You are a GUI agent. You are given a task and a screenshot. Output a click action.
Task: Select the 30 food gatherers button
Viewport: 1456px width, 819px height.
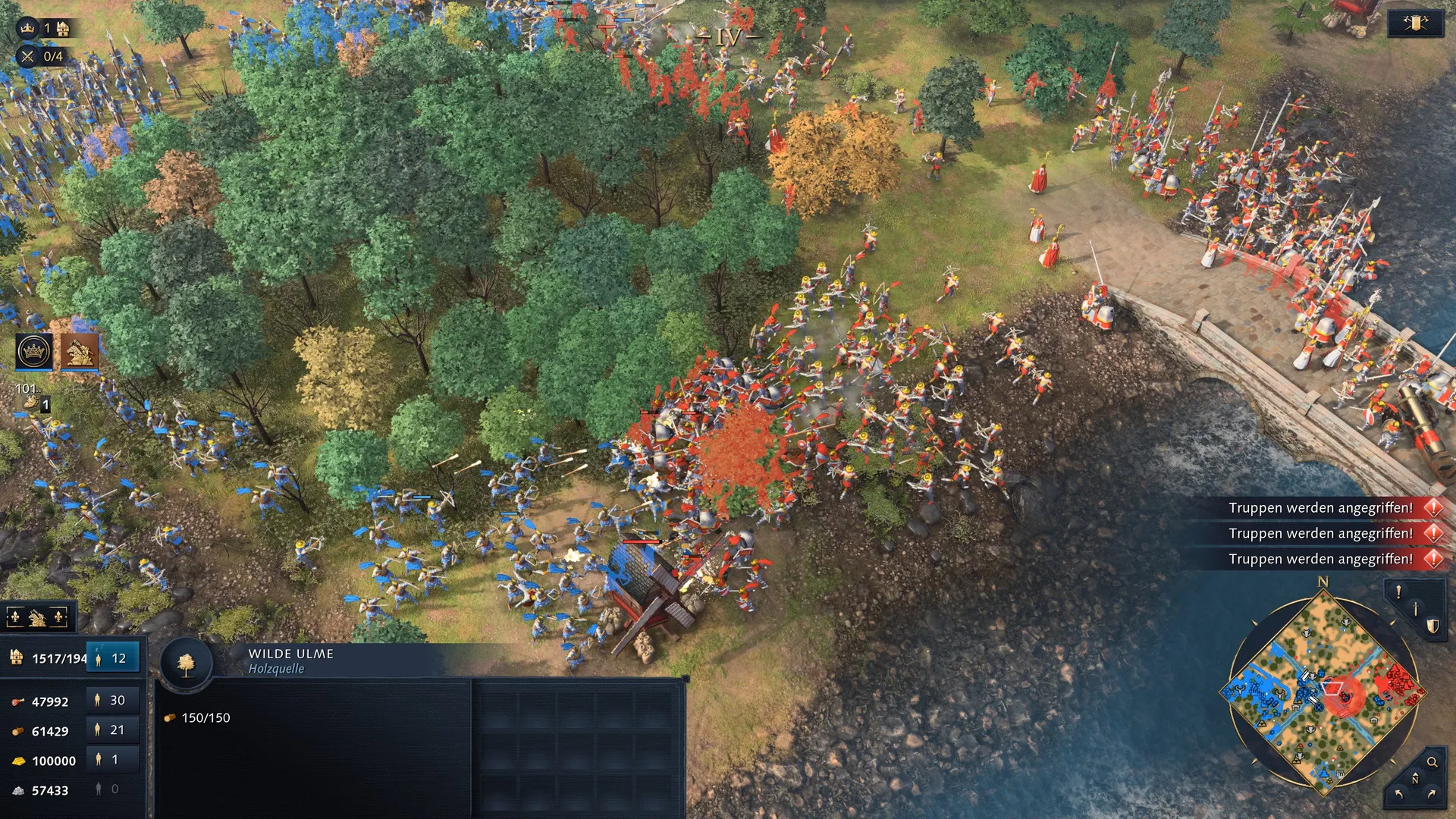(111, 701)
